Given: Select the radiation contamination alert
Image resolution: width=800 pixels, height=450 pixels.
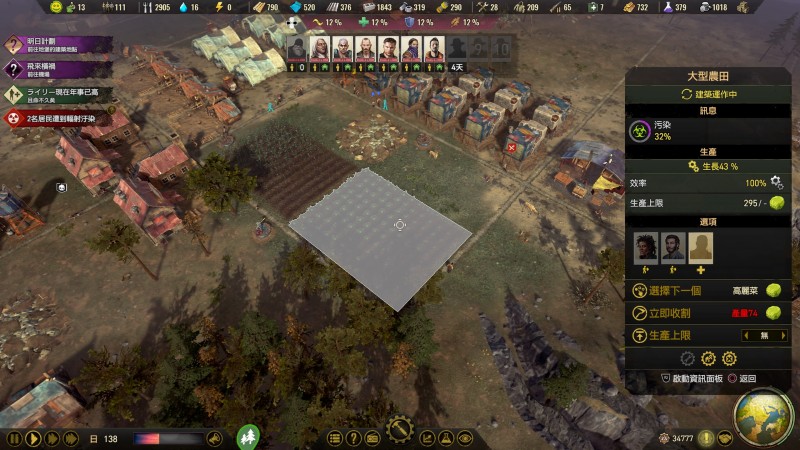Looking at the screenshot, I should pos(55,118).
